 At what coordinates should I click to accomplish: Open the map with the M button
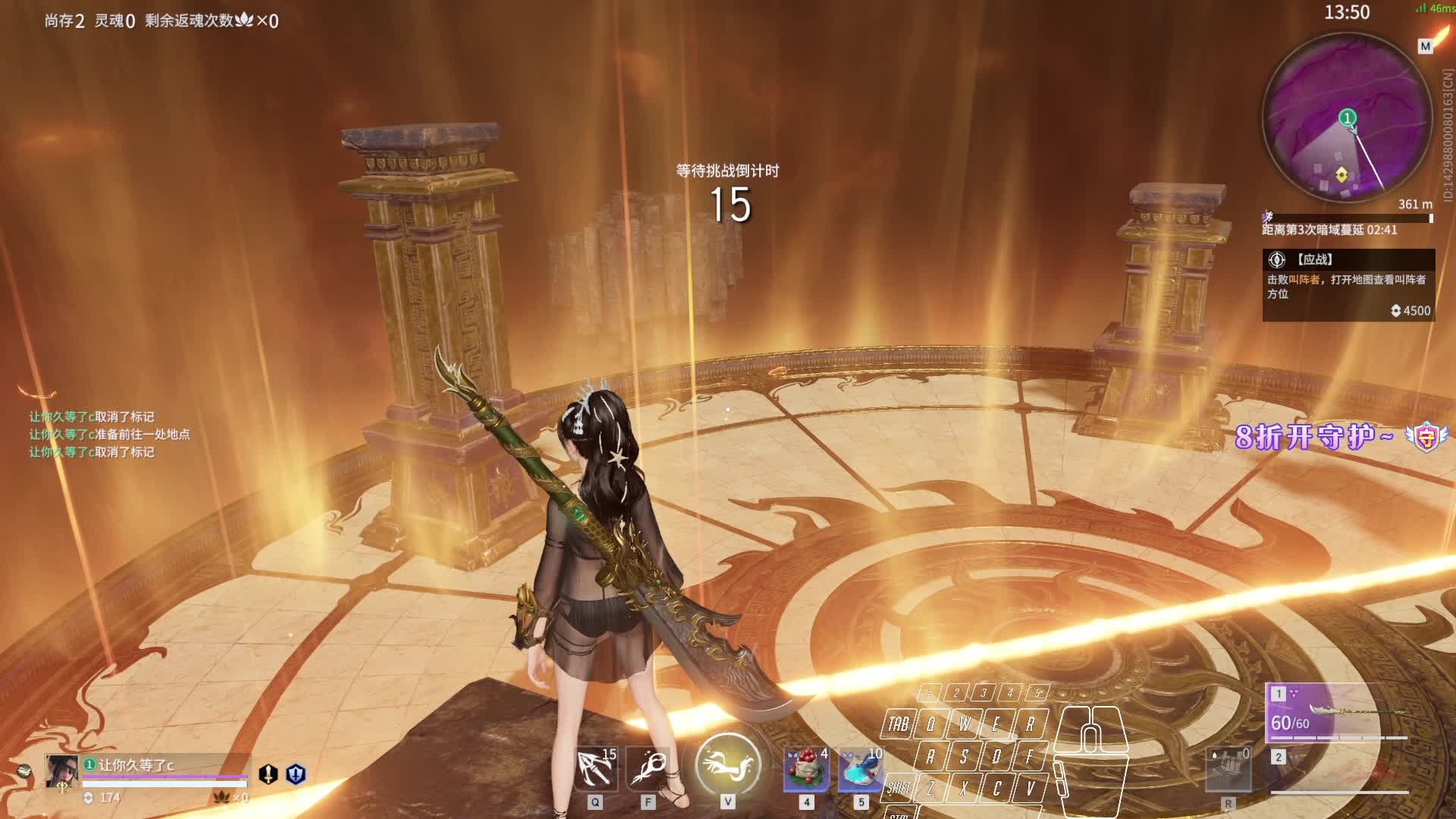tap(1425, 46)
